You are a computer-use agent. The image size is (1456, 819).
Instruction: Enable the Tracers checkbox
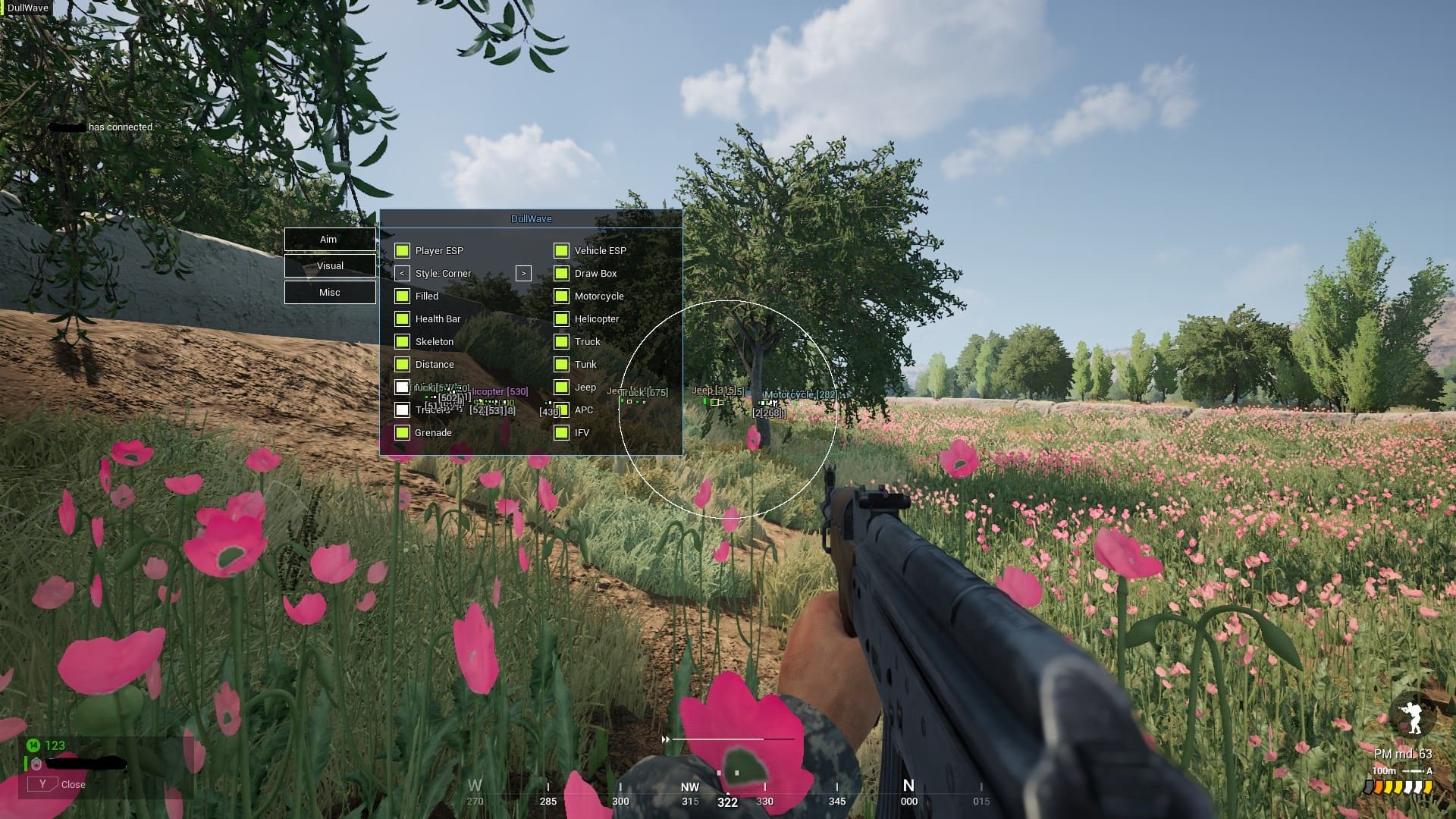402,410
